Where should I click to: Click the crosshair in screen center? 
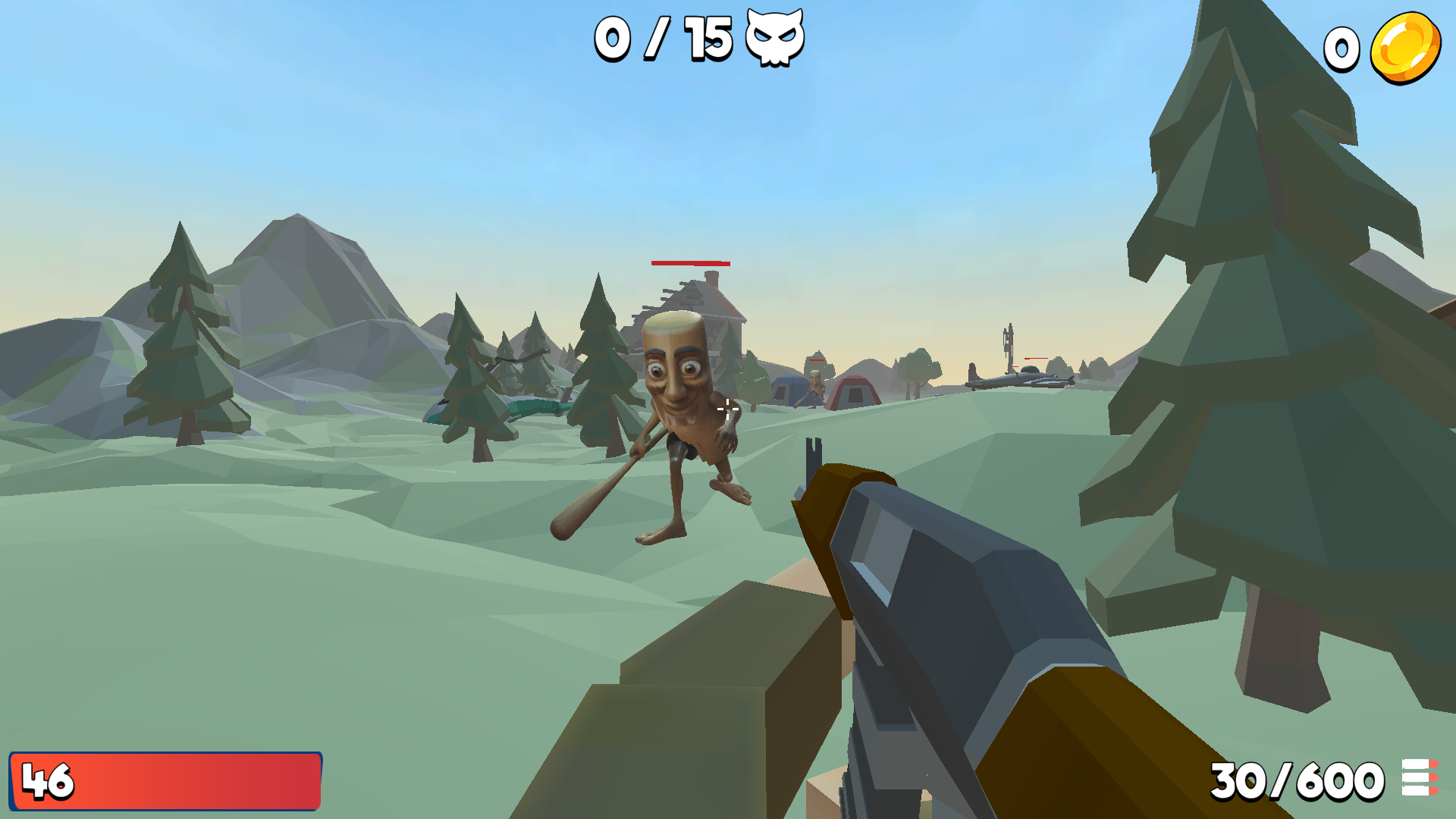click(x=728, y=409)
